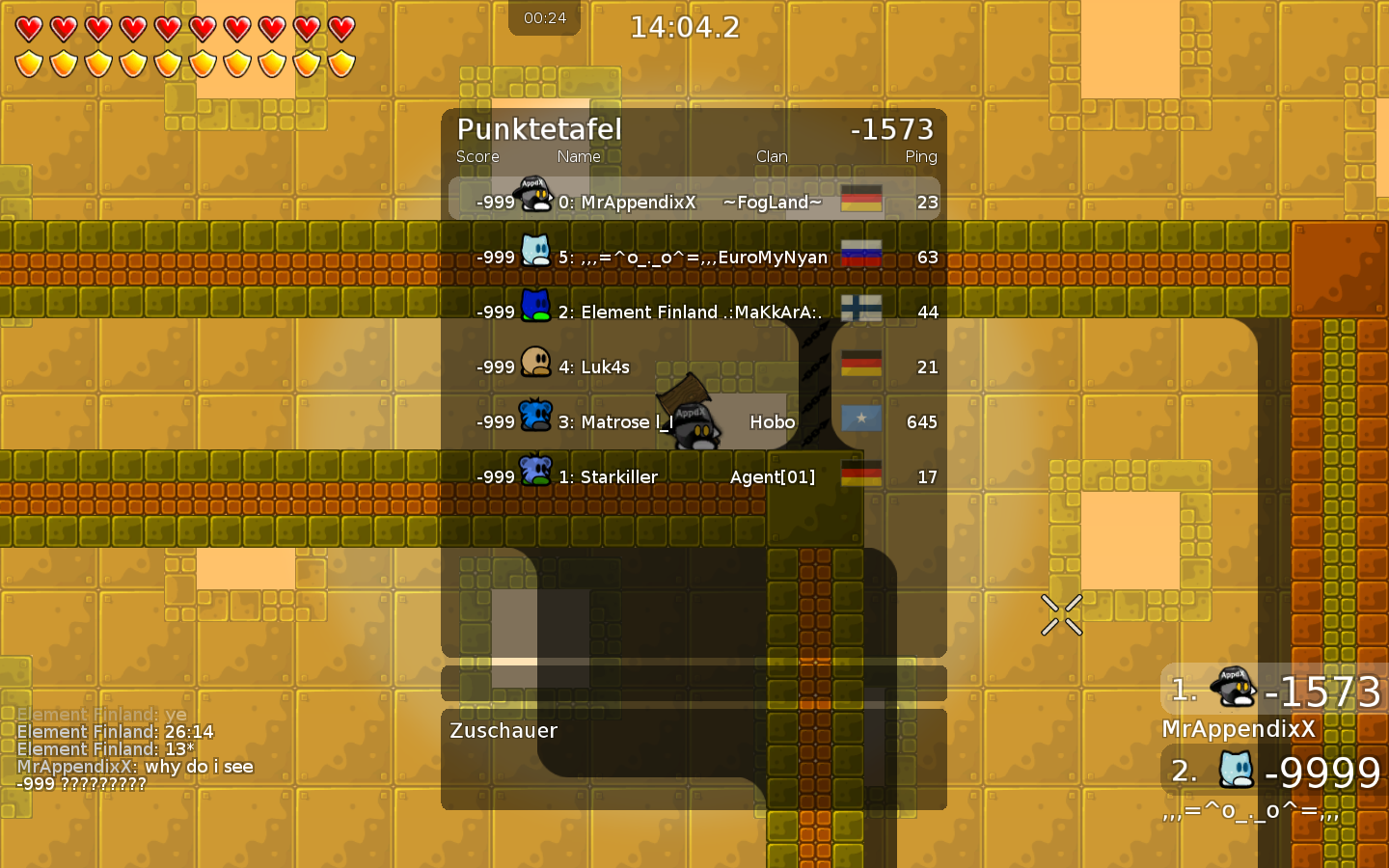Click the round timer showing 00:24
This screenshot has height=868, width=1389.
pyautogui.click(x=544, y=16)
